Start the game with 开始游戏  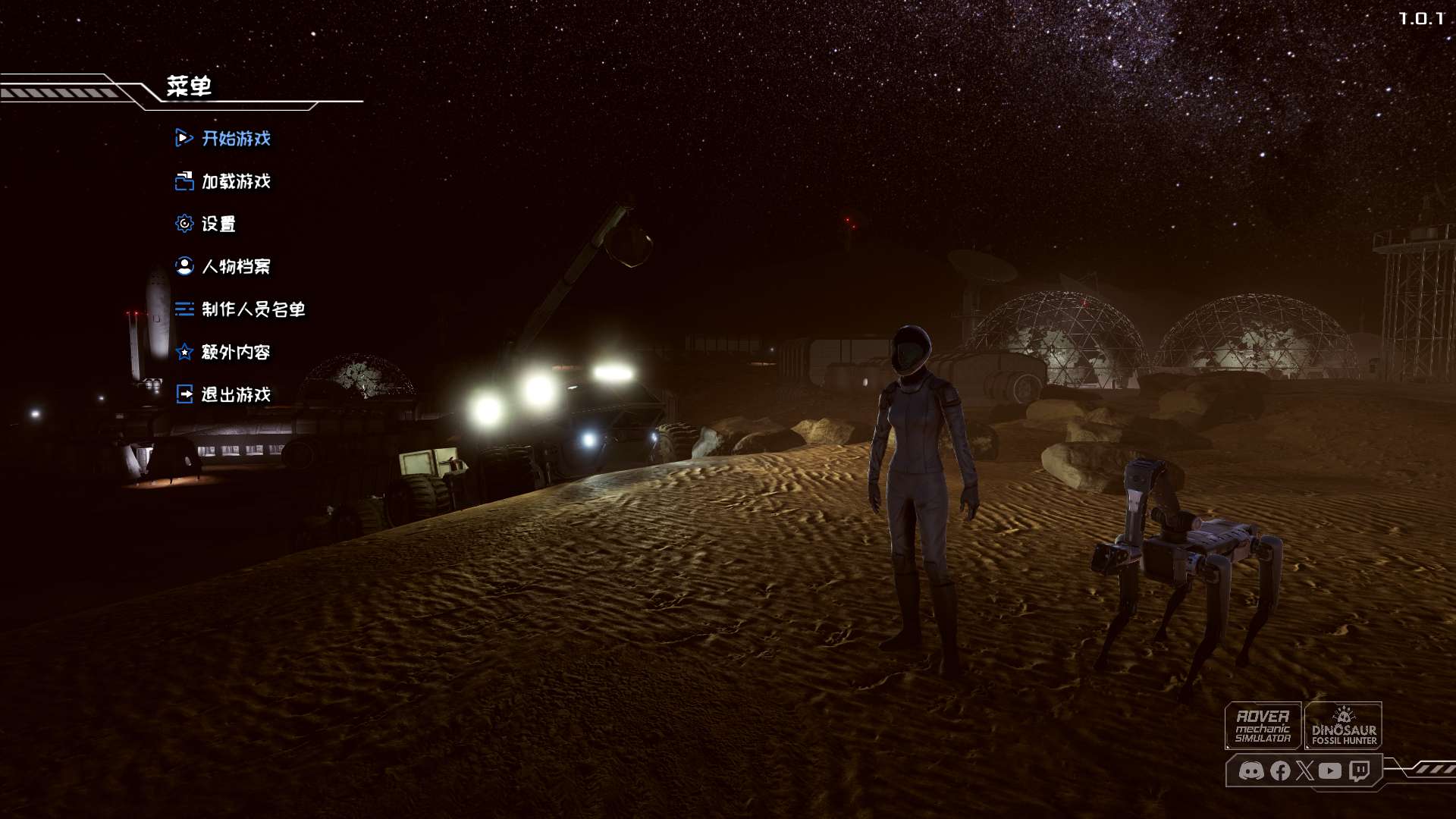(x=235, y=139)
